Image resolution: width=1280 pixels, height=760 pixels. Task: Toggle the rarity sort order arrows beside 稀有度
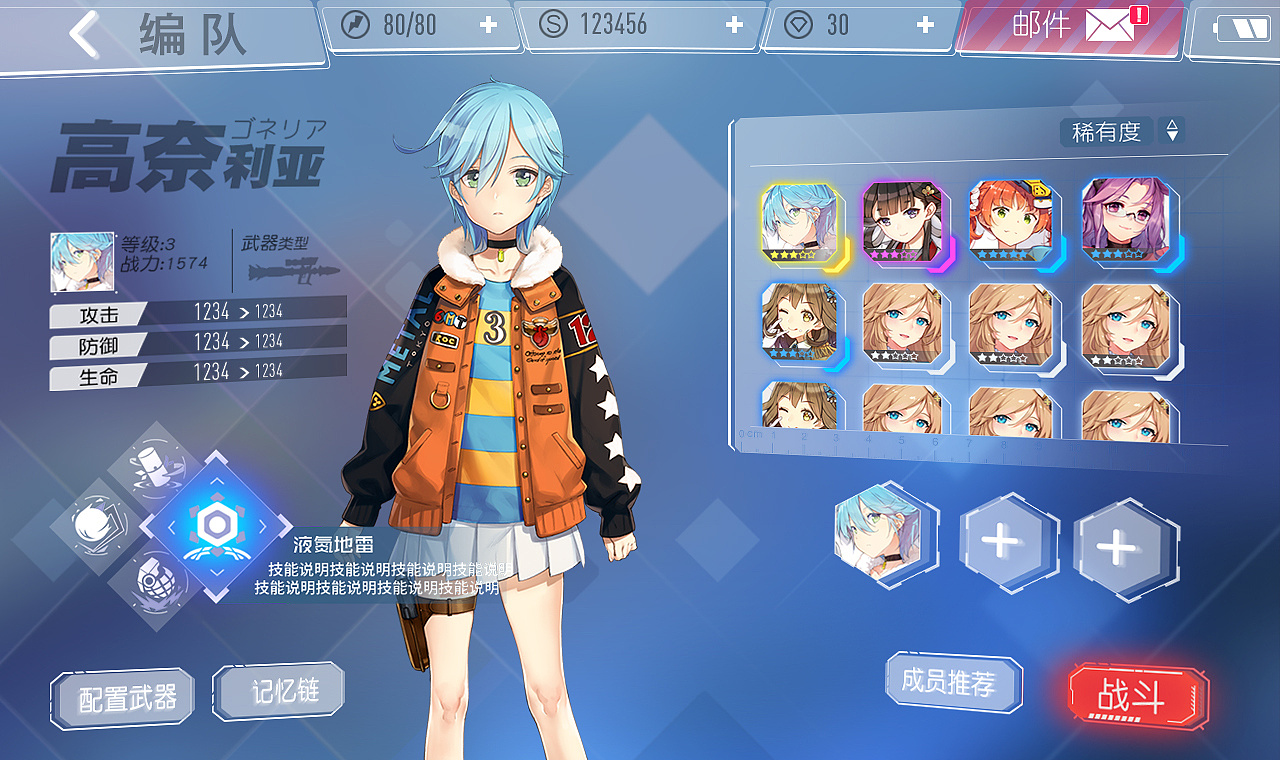click(x=1170, y=131)
